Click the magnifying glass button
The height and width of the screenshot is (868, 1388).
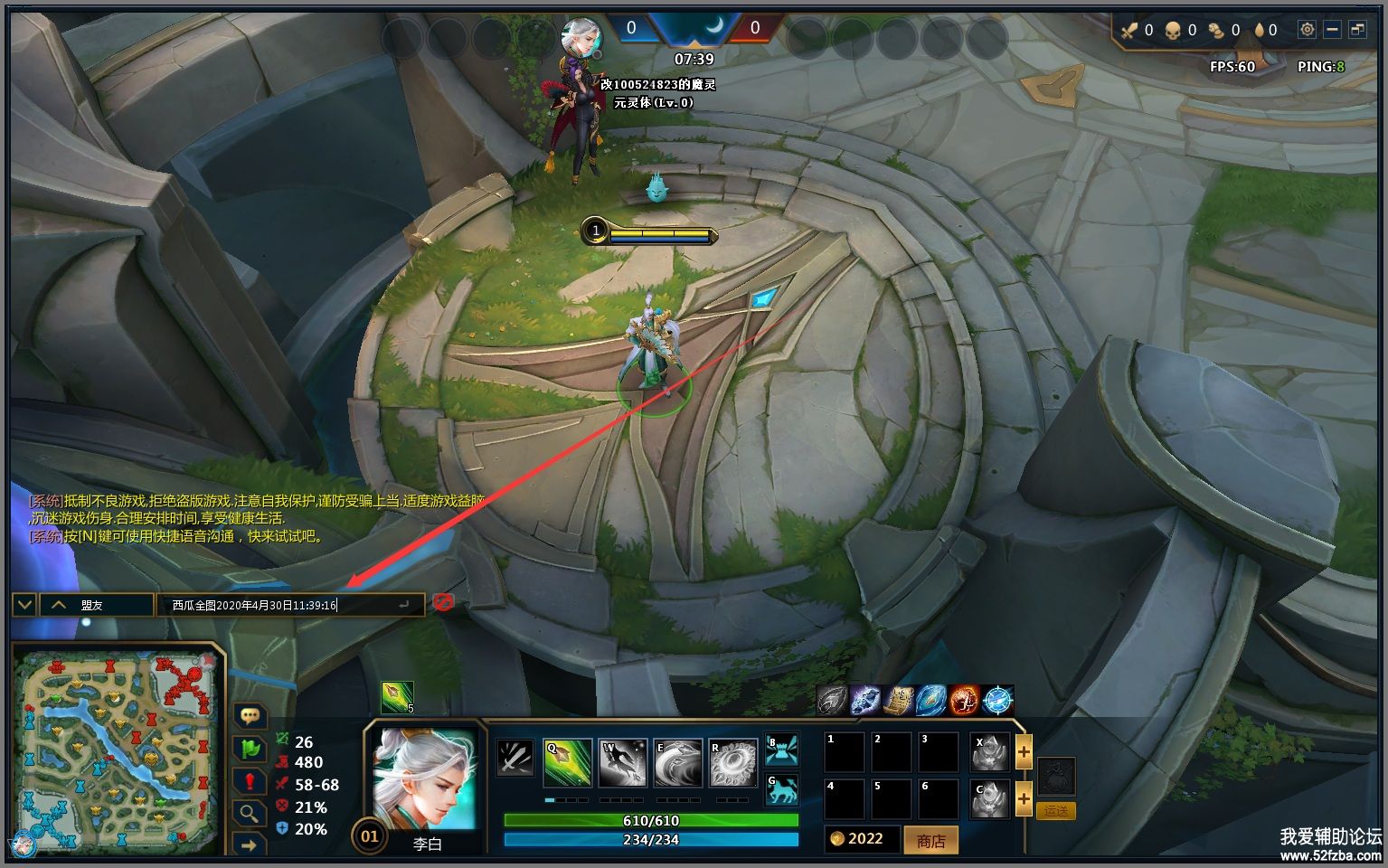[250, 813]
